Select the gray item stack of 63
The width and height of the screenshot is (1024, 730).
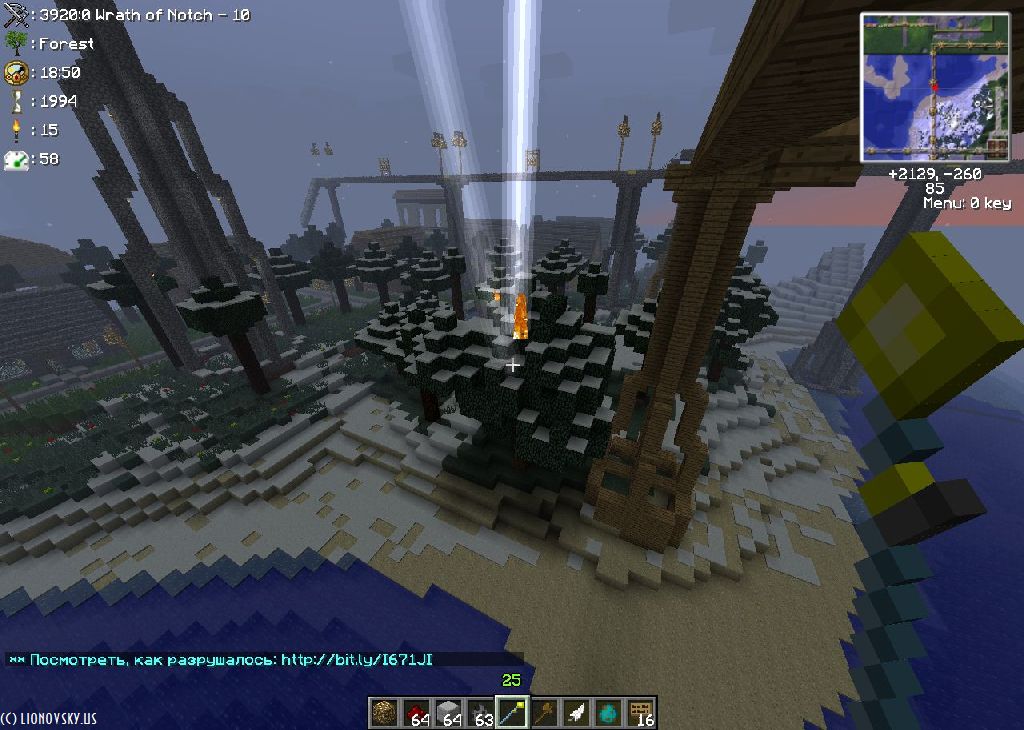[x=481, y=713]
